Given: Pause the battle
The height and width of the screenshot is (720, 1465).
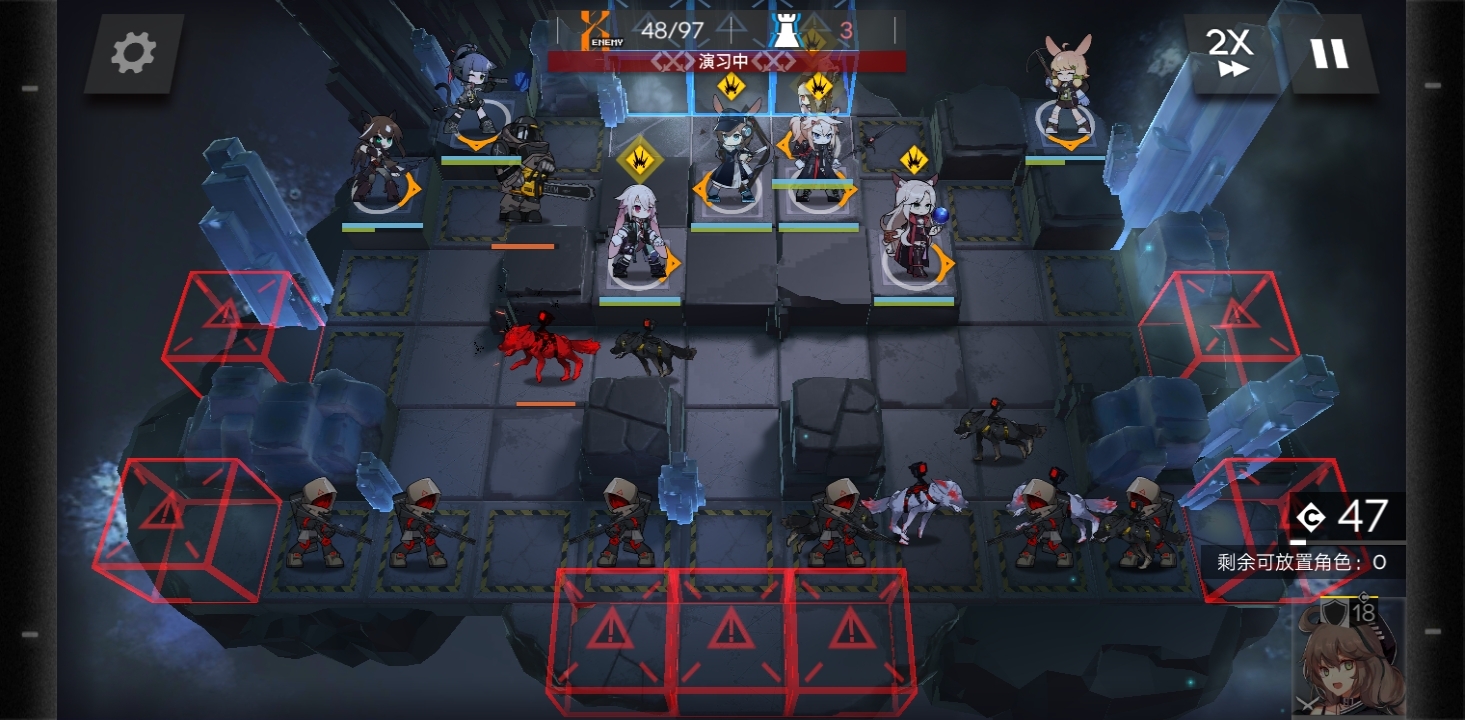Looking at the screenshot, I should pos(1330,53).
